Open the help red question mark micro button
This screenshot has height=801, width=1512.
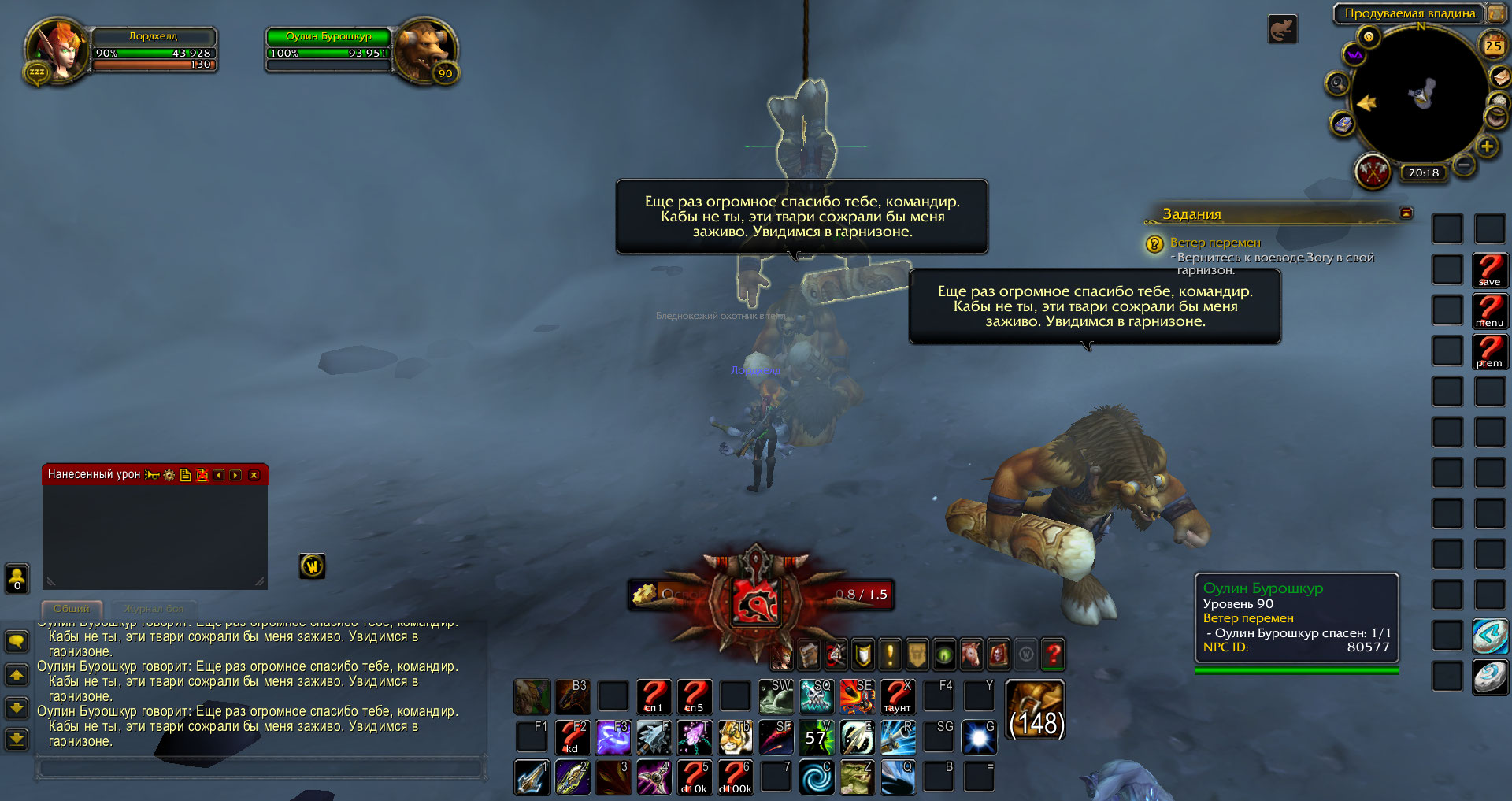coord(1053,654)
